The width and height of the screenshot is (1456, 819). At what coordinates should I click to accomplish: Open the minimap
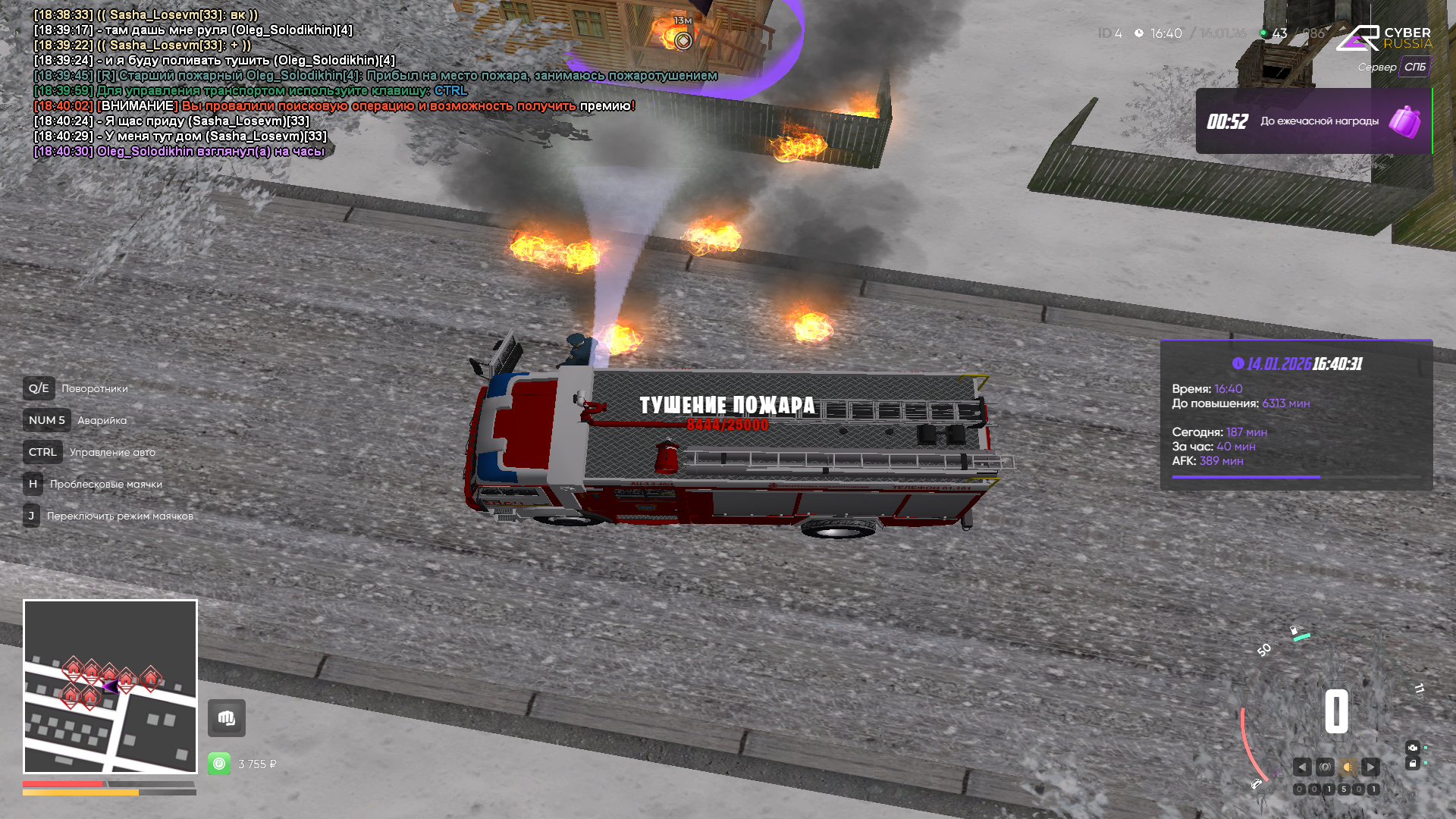110,686
